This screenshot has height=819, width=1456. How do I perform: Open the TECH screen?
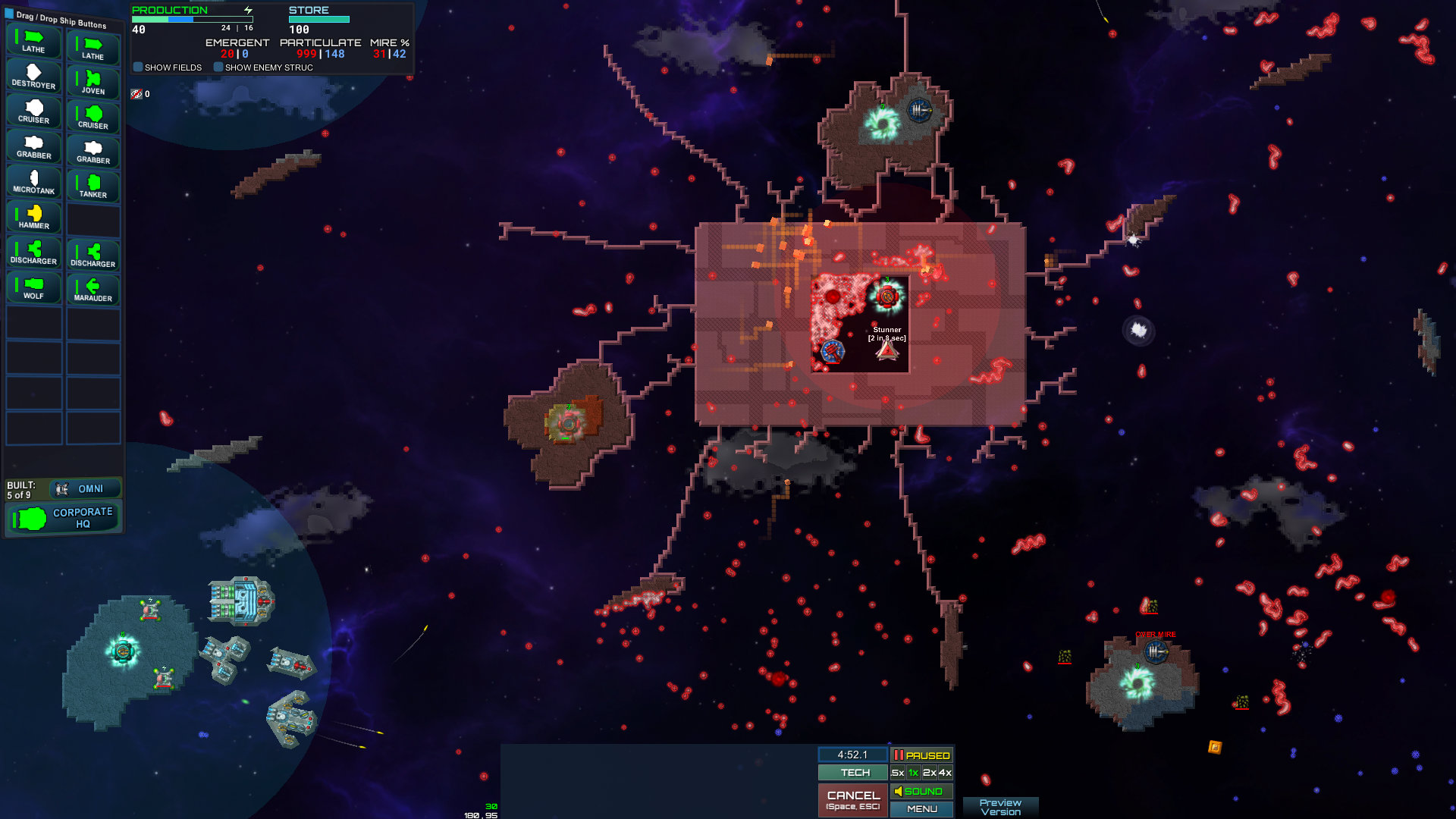point(852,772)
